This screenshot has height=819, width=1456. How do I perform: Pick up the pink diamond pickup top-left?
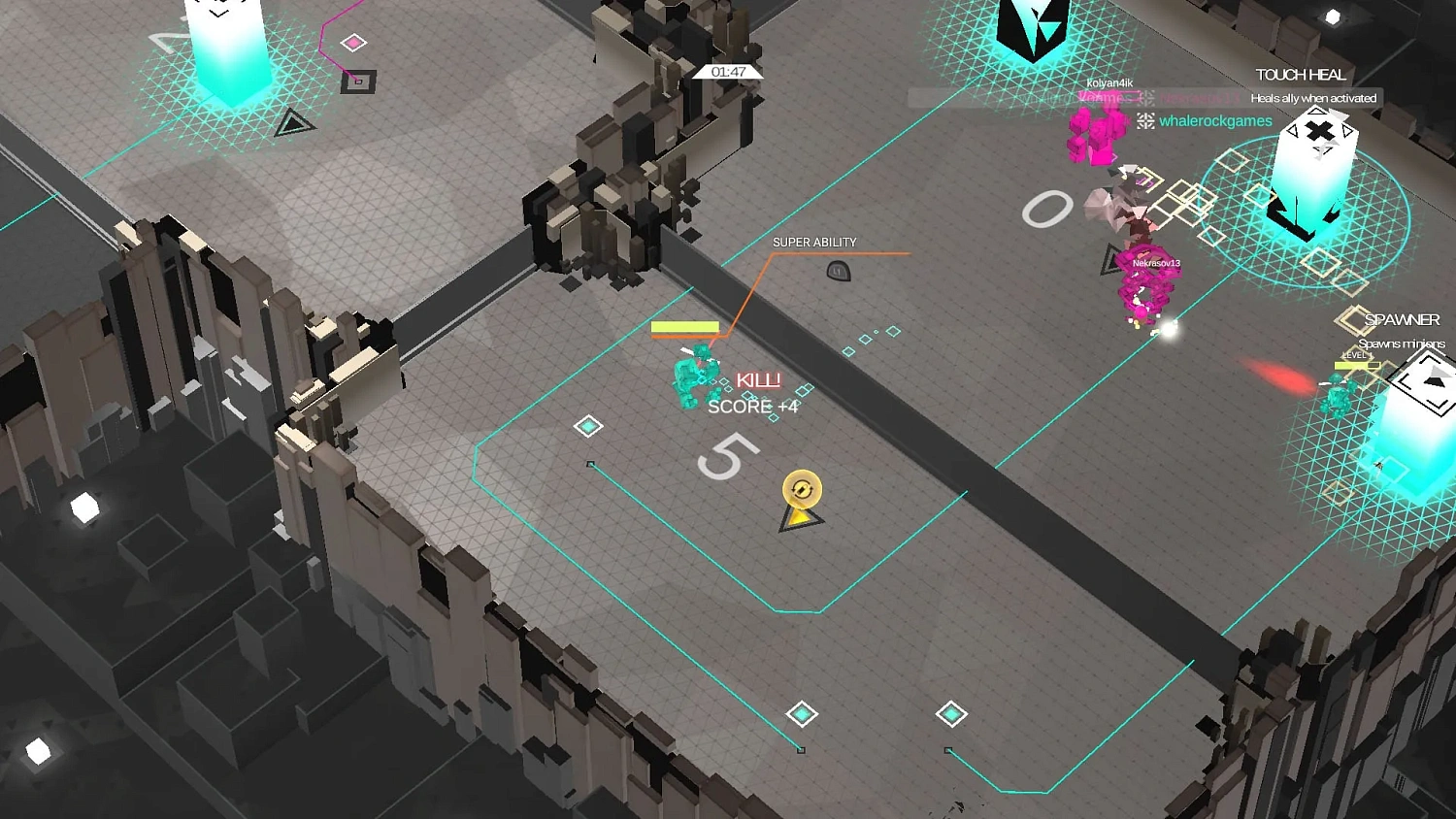[351, 43]
